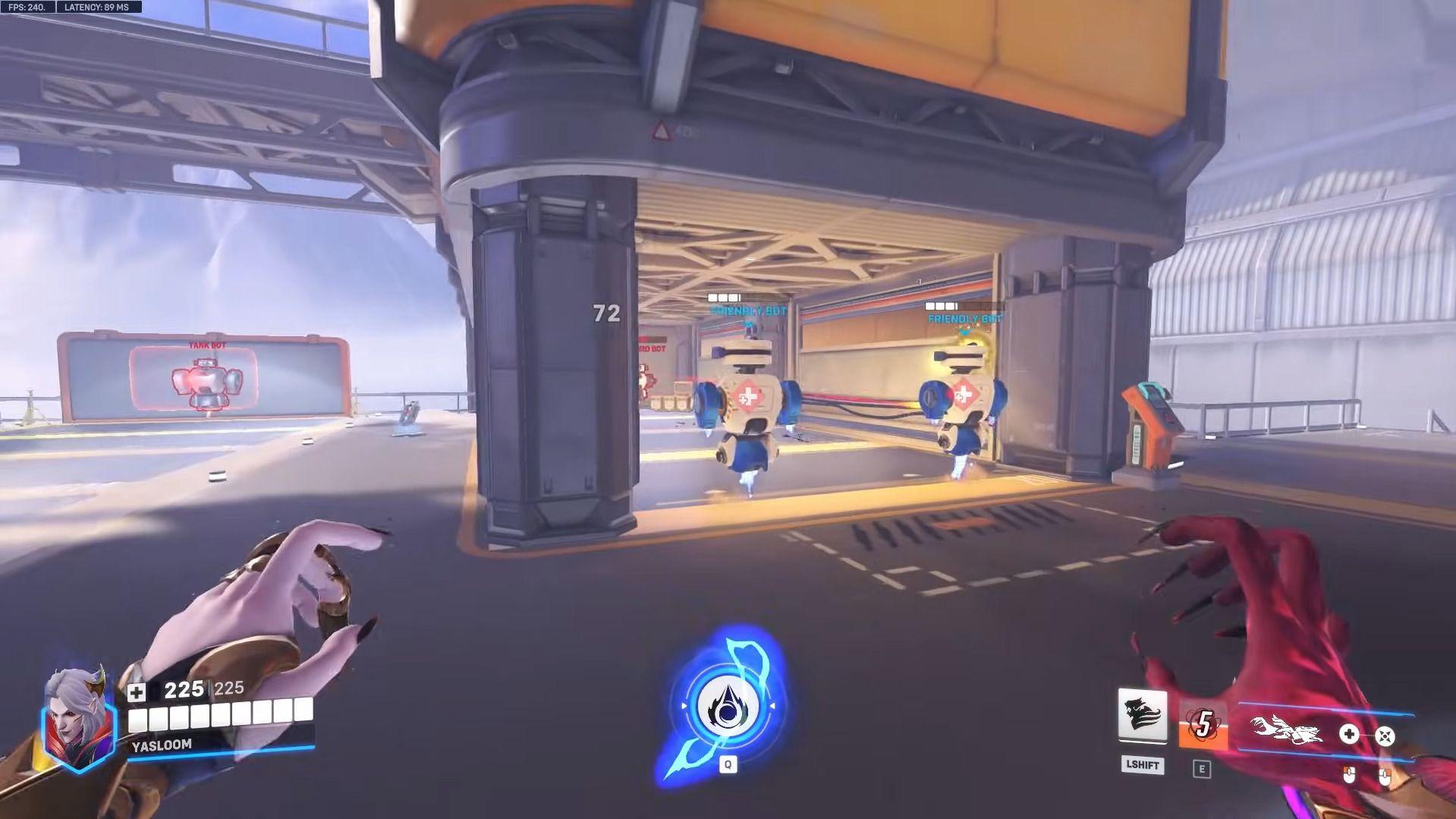This screenshot has height=819, width=1456.
Task: Click the left Friendly Bot nameplate
Action: pos(747,311)
